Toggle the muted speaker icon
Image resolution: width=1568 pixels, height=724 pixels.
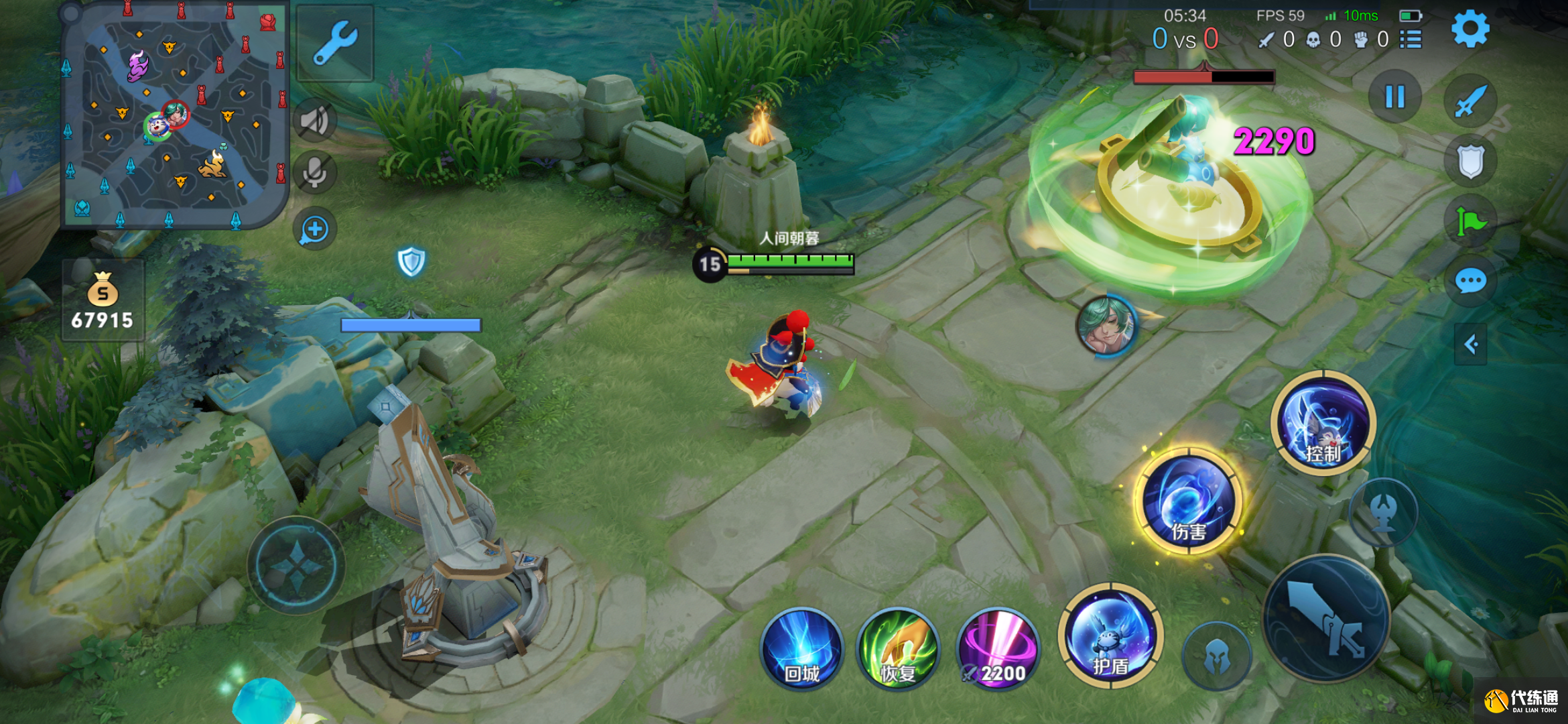[x=314, y=121]
